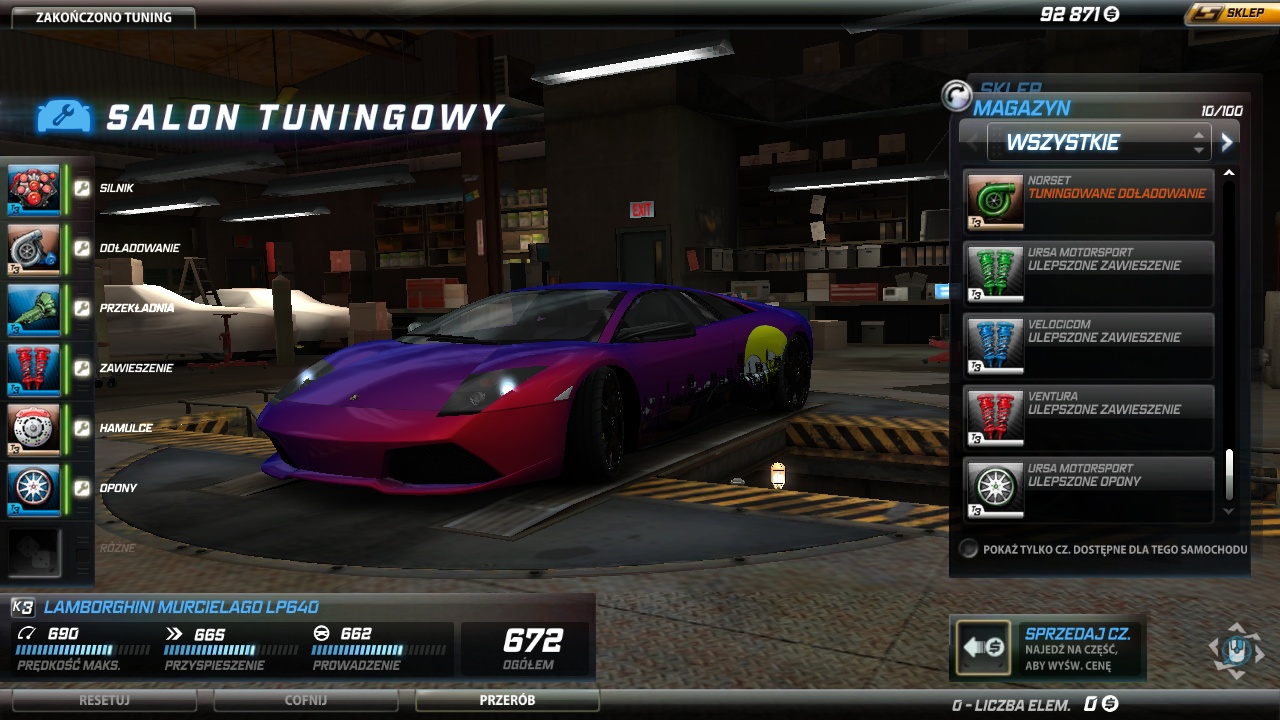Choose the Przekładnia transmission slot
Viewport: 1280px width, 720px height.
point(34,308)
